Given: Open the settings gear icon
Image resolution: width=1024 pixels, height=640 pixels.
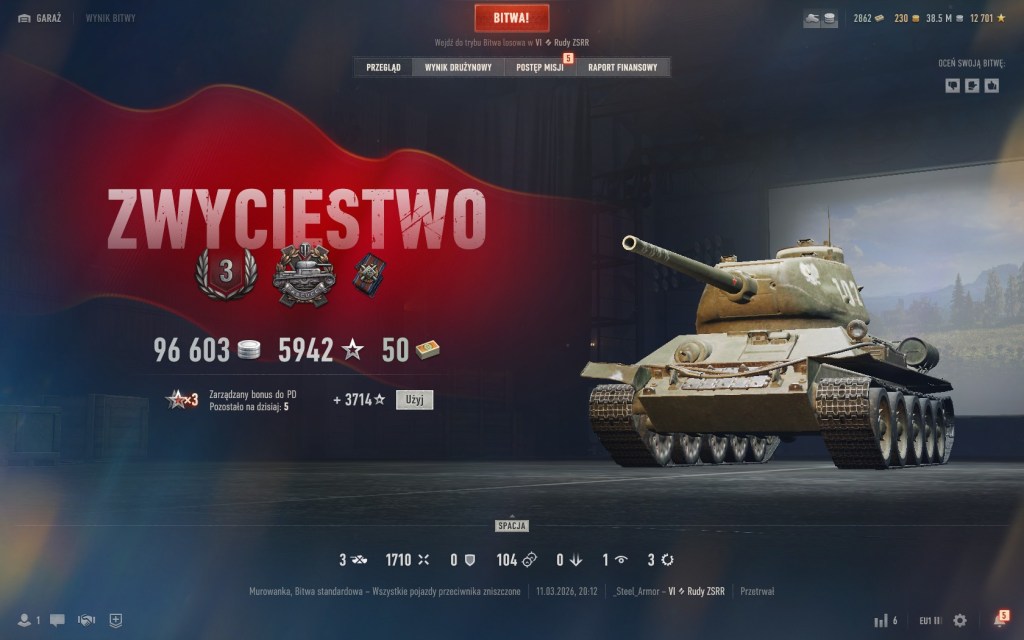Looking at the screenshot, I should pyautogui.click(x=960, y=620).
